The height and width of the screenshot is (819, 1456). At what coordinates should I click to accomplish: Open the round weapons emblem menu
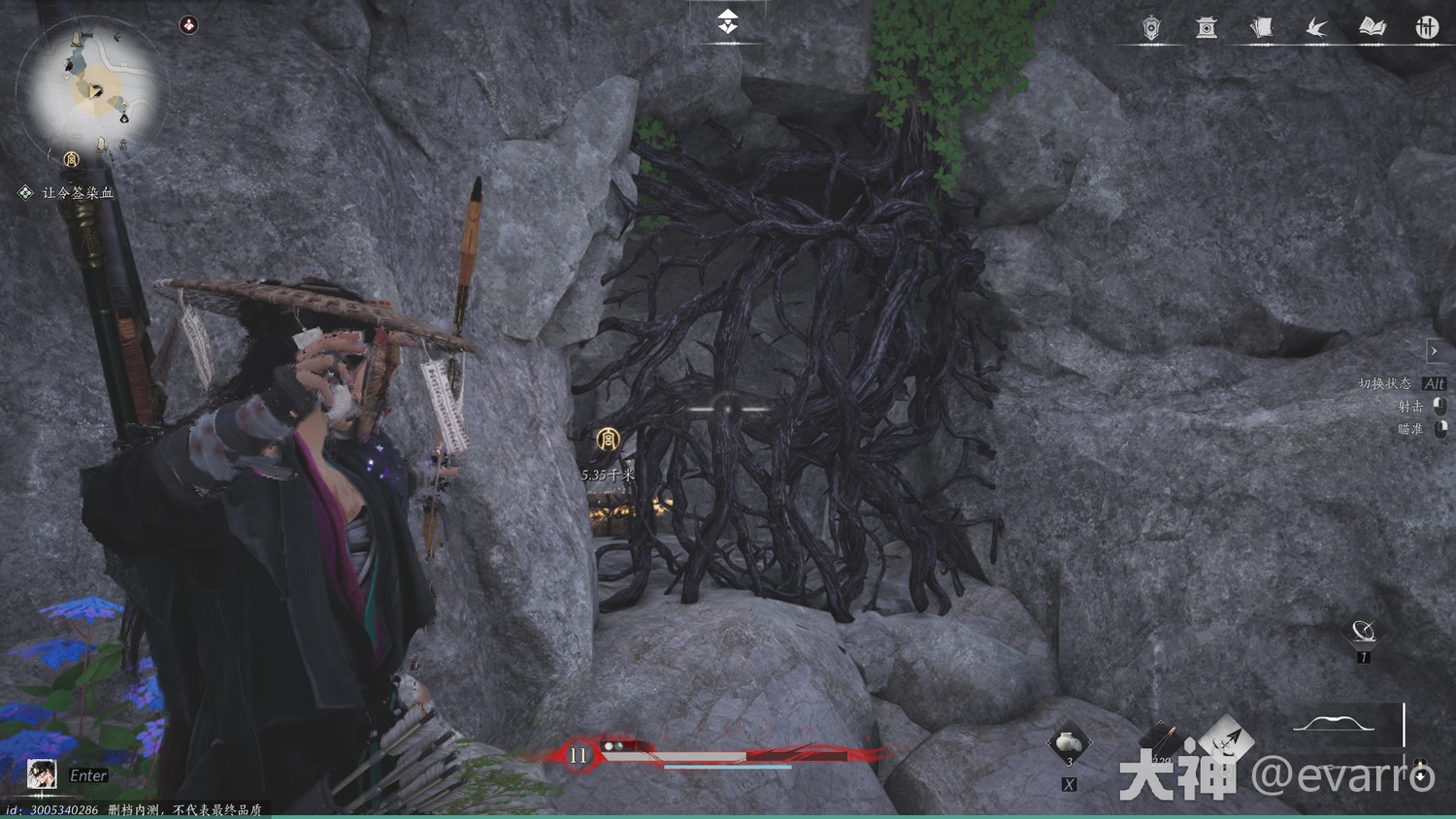(1426, 27)
